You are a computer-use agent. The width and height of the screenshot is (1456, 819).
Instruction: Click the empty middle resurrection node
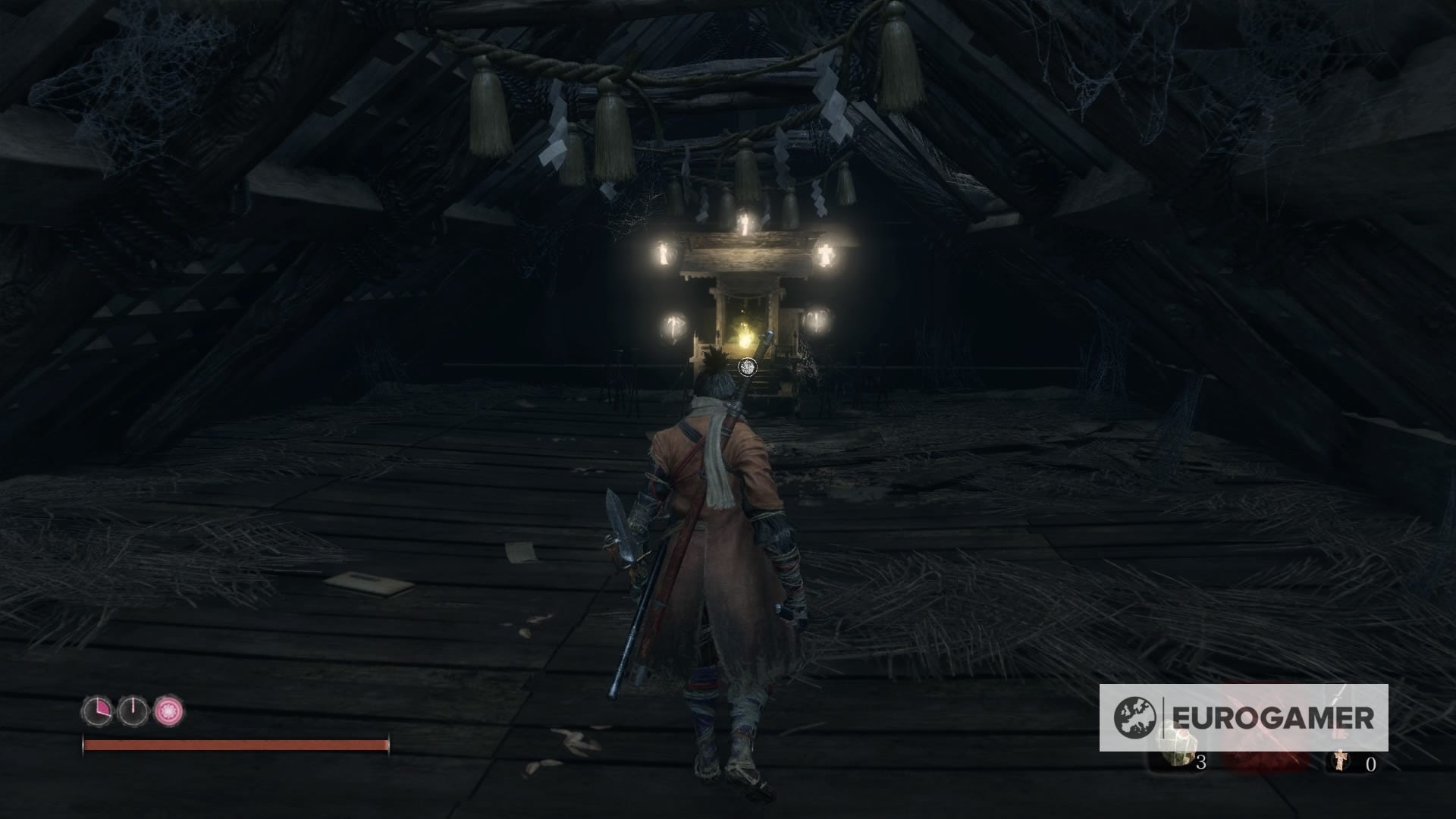coord(133,711)
